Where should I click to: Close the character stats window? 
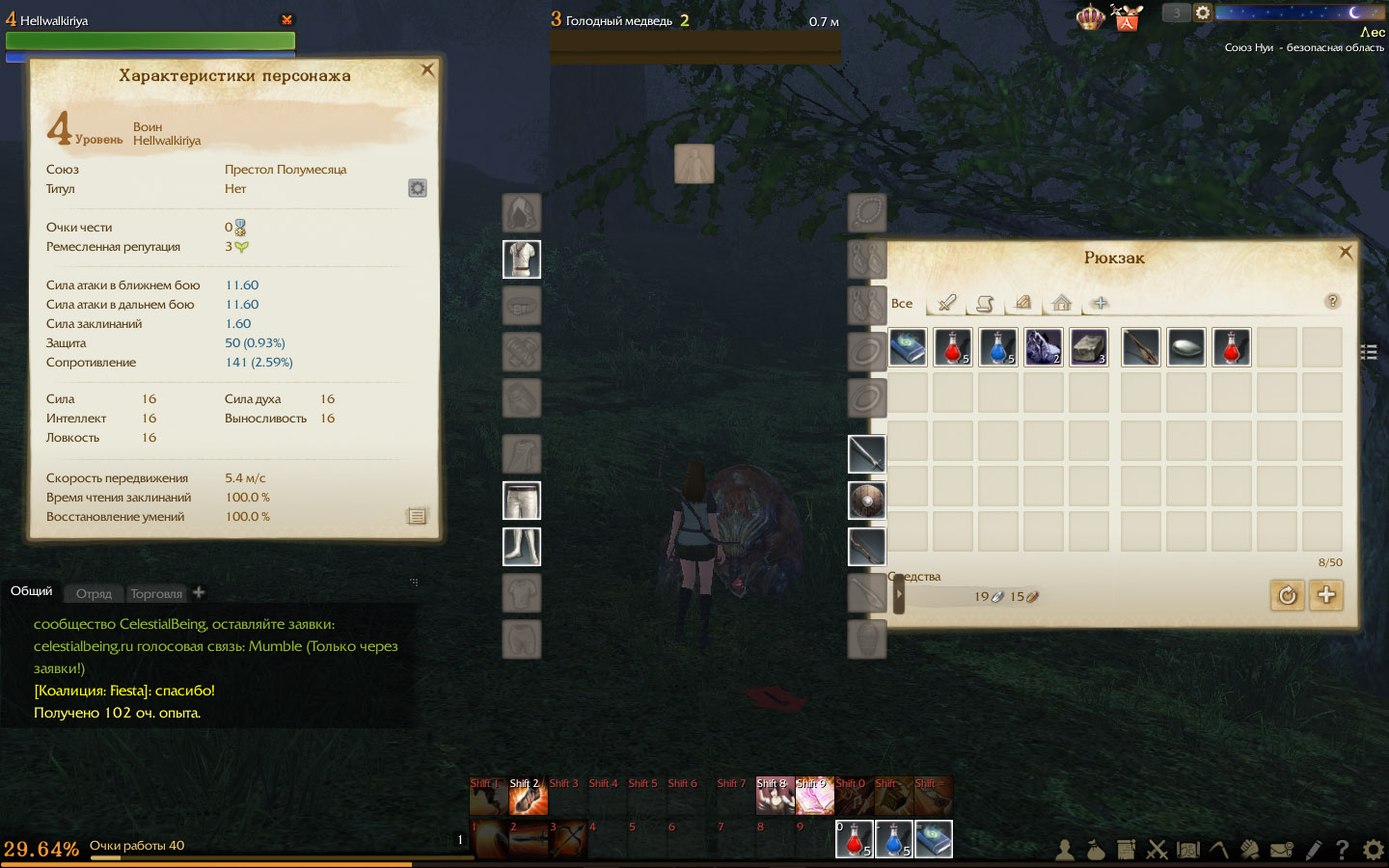pos(427,69)
